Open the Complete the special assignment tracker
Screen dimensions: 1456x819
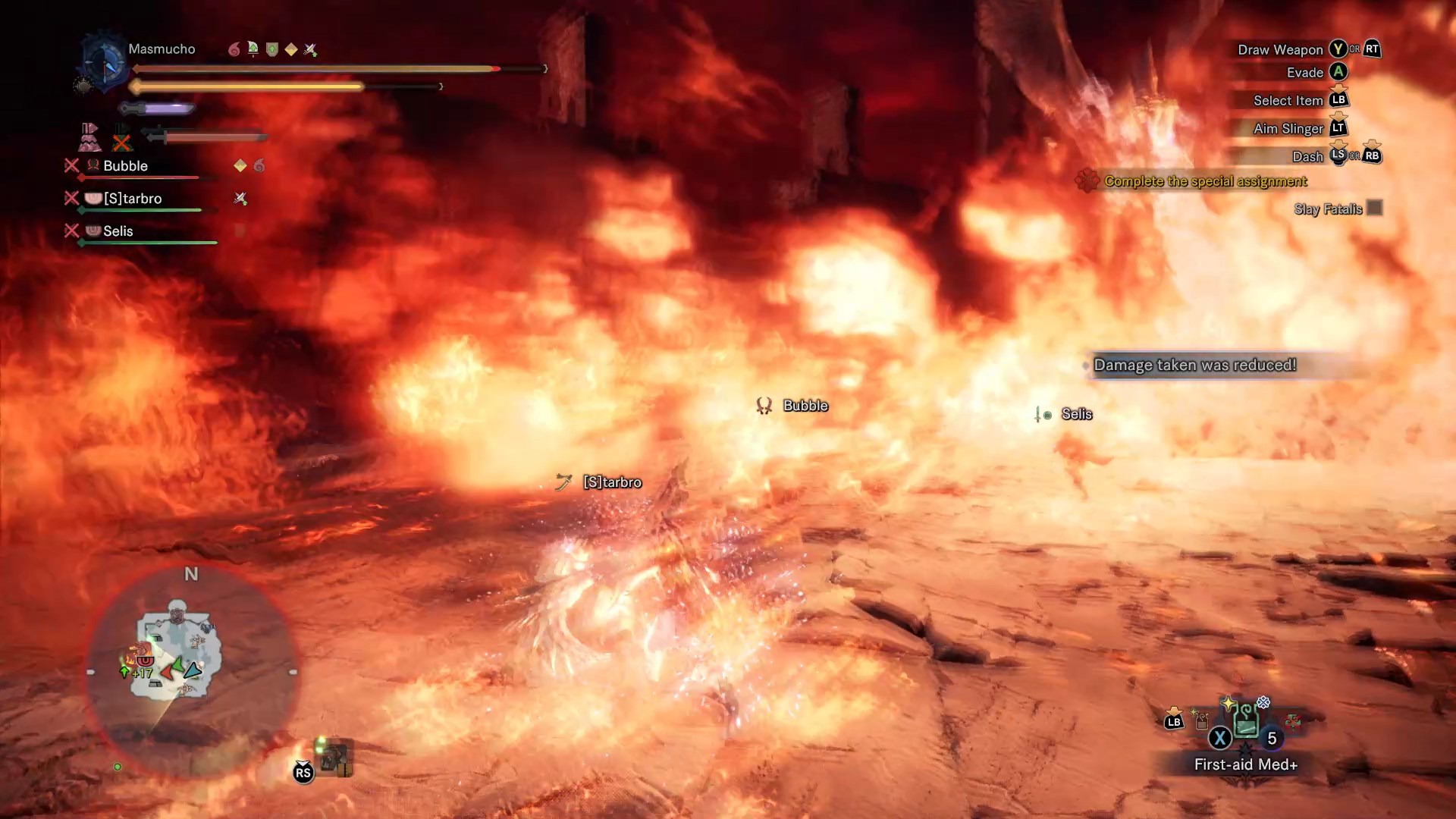(1205, 181)
